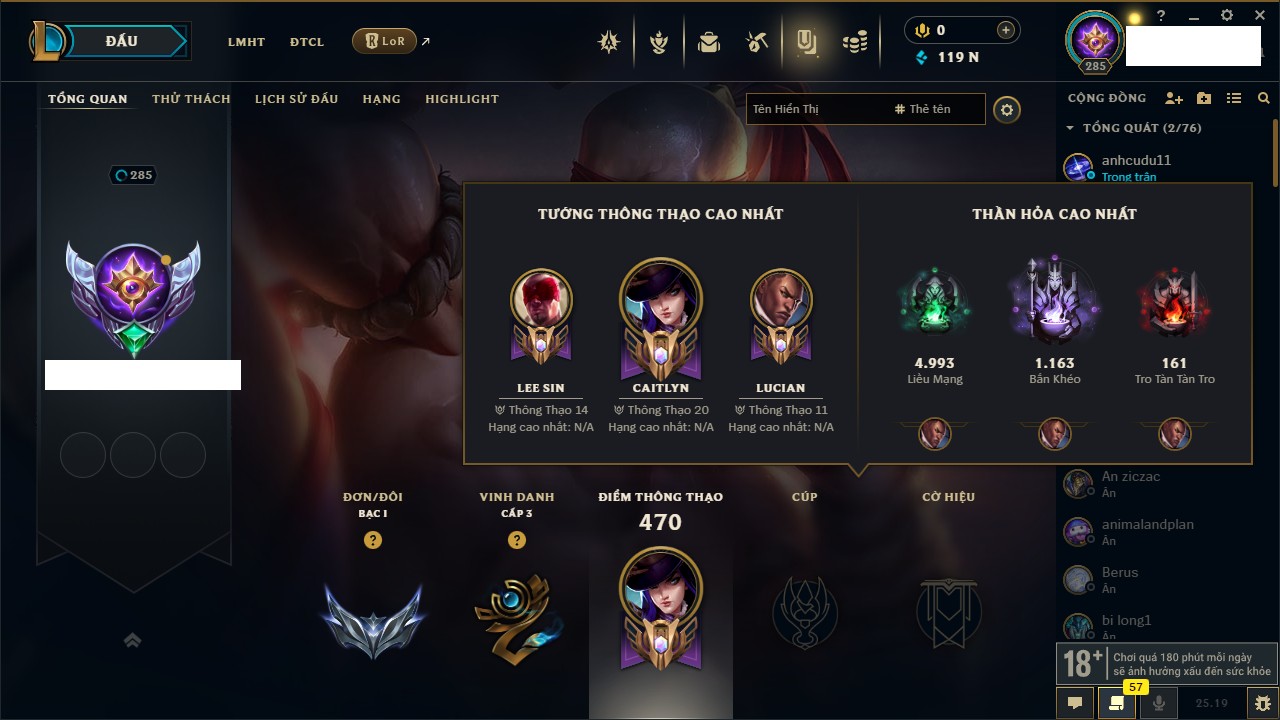
Task: Collapse the TỔNG QUÁT friends group
Action: coord(1070,128)
